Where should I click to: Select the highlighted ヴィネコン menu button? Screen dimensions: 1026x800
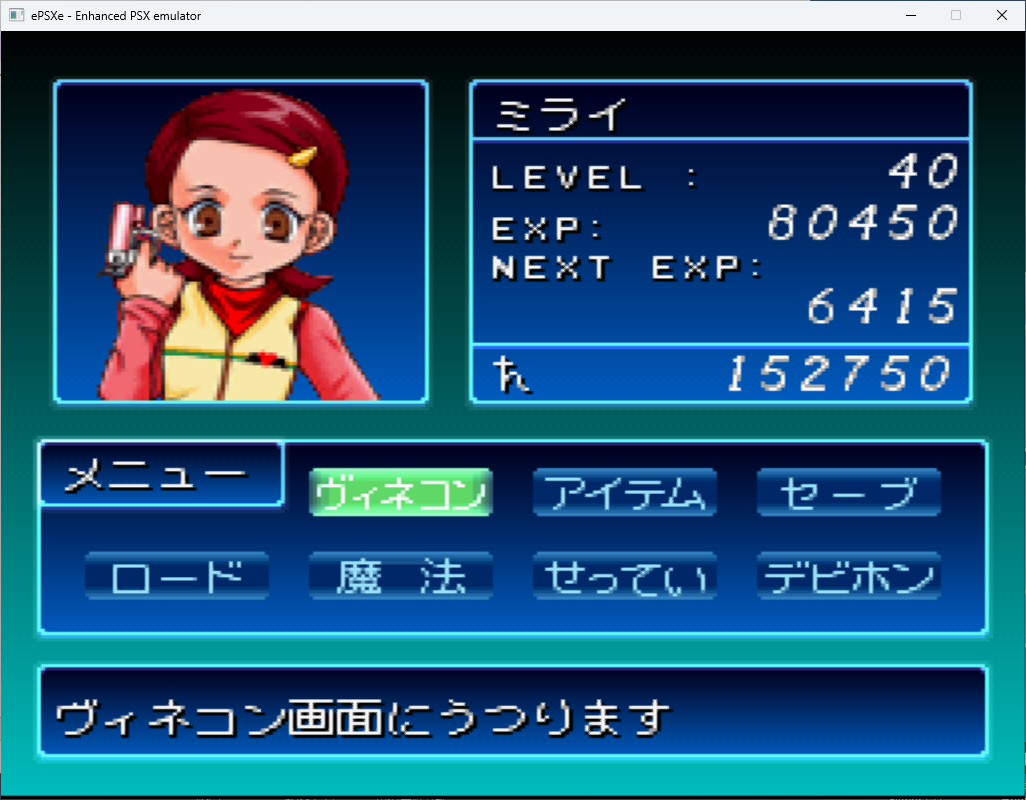click(401, 493)
